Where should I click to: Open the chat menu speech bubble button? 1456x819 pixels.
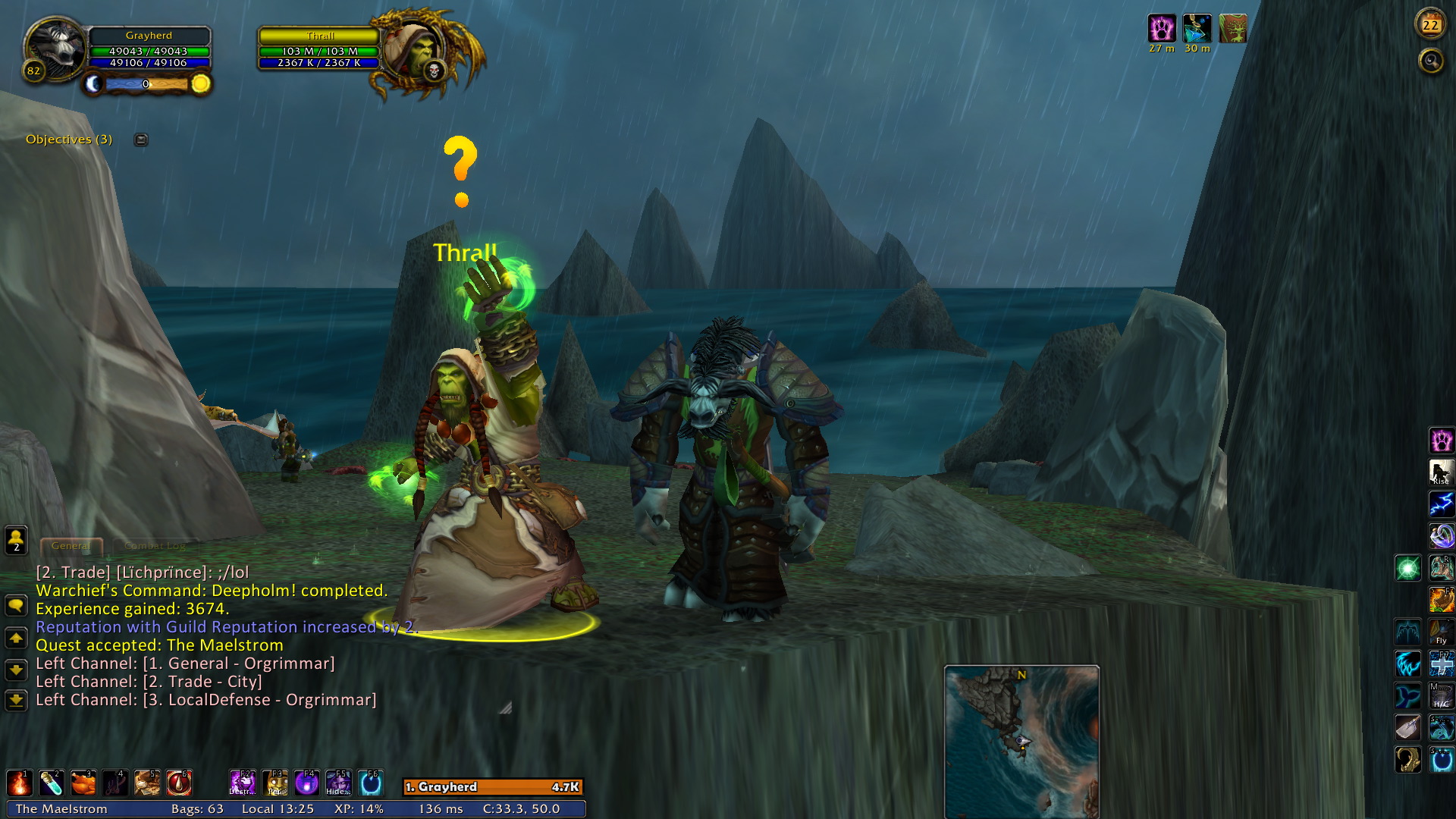pyautogui.click(x=16, y=605)
